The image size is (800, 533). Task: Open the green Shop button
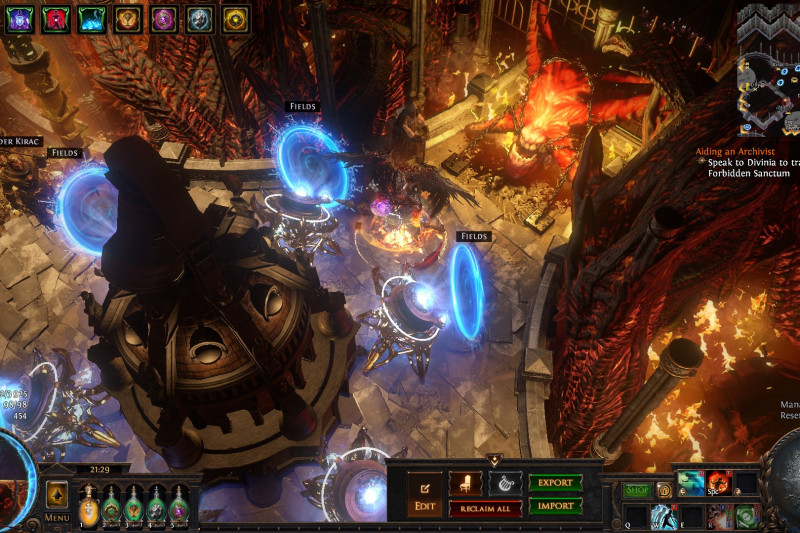coord(637,490)
